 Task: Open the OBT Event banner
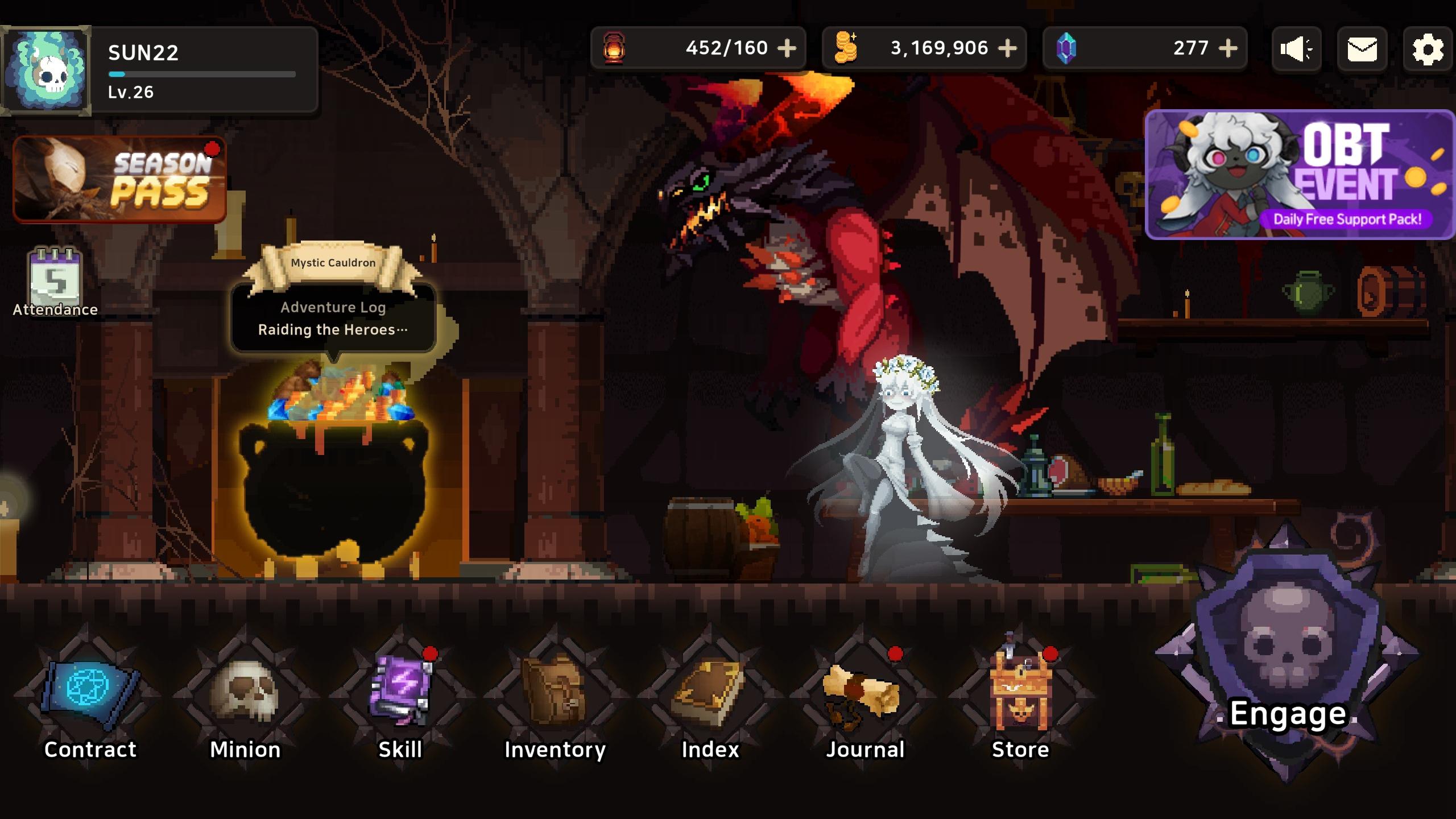(1299, 175)
